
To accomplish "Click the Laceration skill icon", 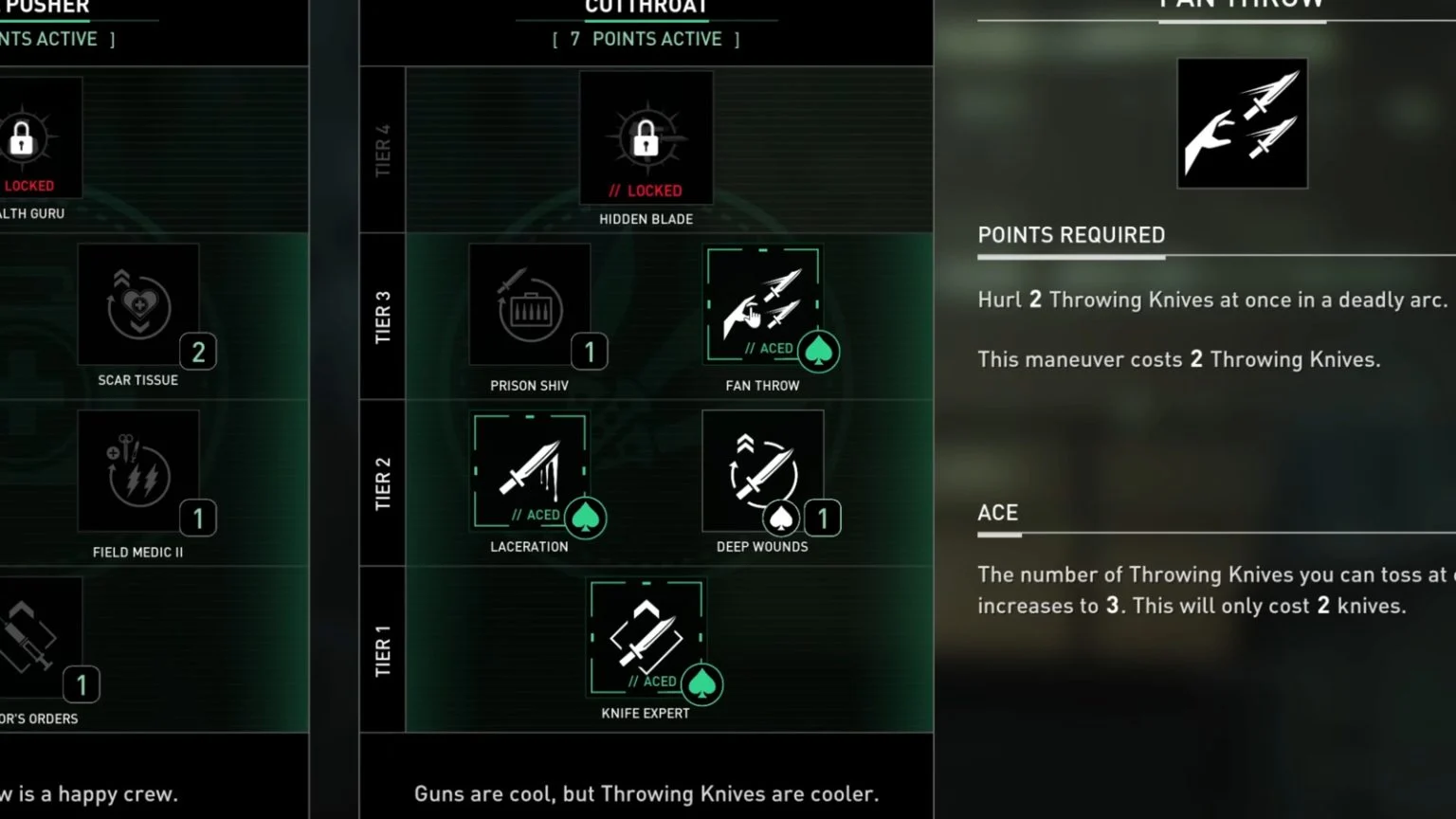I will pos(530,471).
